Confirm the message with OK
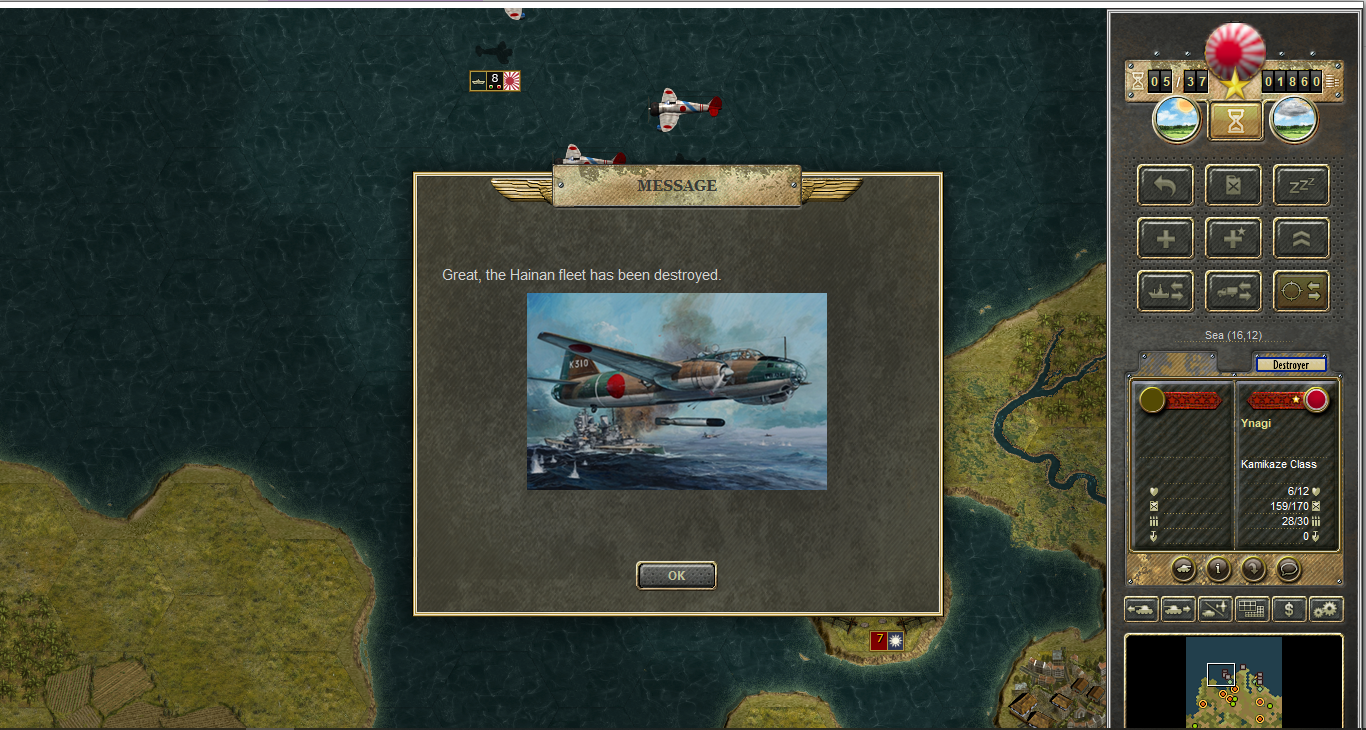The width and height of the screenshot is (1366, 730). 676,575
